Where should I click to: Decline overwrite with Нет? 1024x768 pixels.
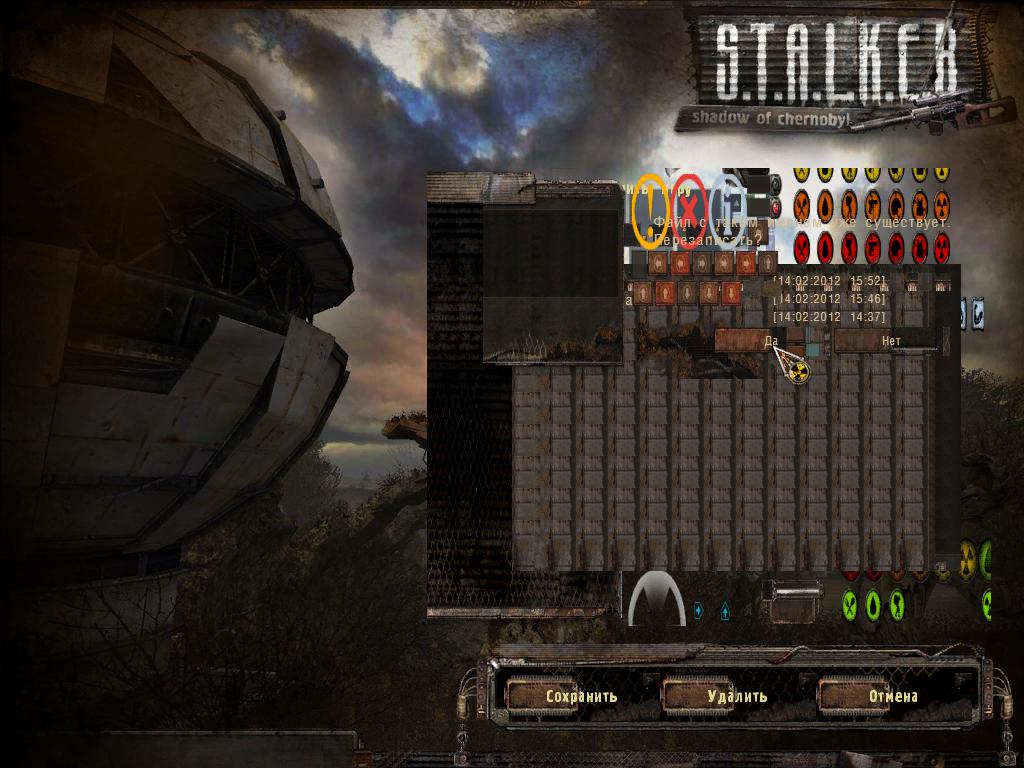pos(889,341)
